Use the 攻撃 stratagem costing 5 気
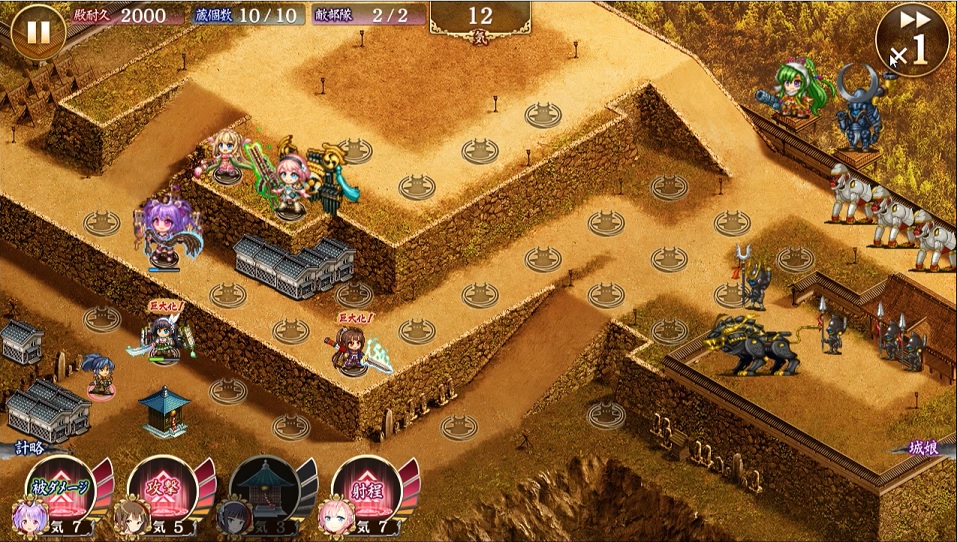Image resolution: width=957 pixels, height=542 pixels. pos(165,490)
